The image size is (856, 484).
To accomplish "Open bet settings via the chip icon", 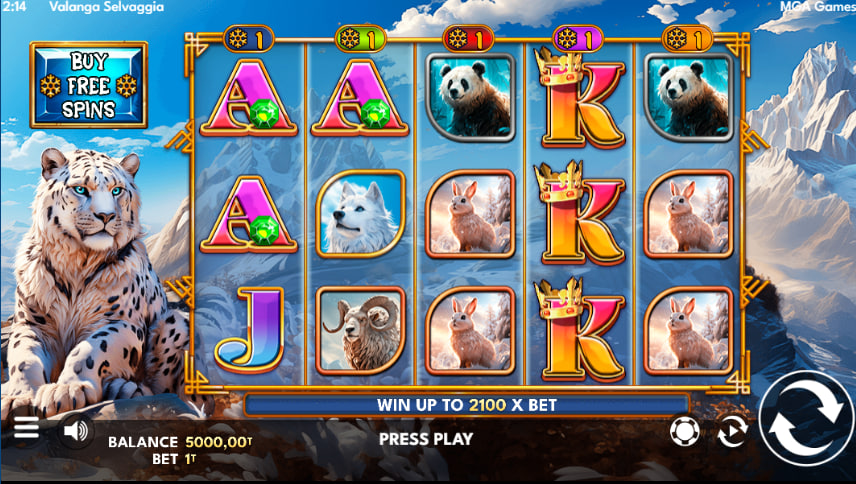I will coord(684,431).
